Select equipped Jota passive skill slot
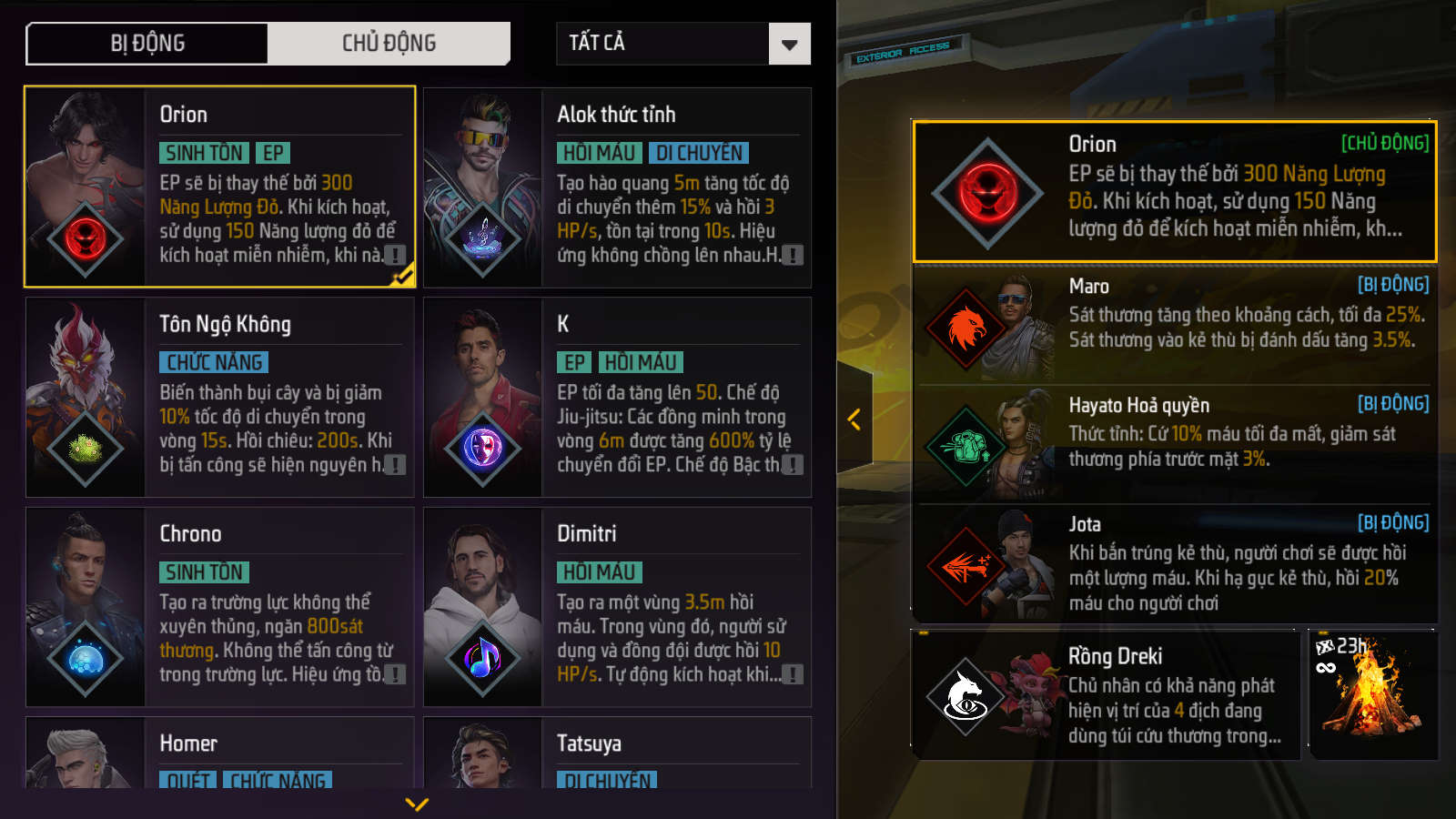Screen dimensions: 1456x819 pos(1174,563)
